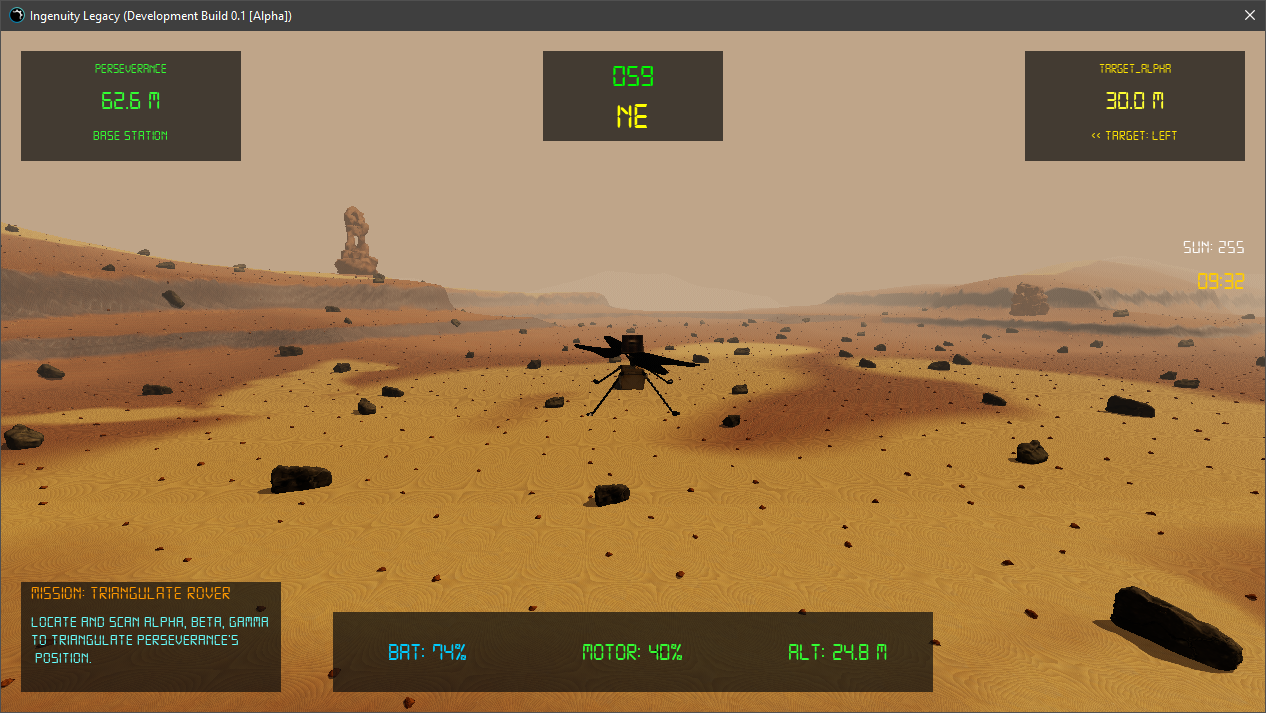Select the Triangulate Rover mission tracker
The height and width of the screenshot is (713, 1266).
click(x=151, y=636)
